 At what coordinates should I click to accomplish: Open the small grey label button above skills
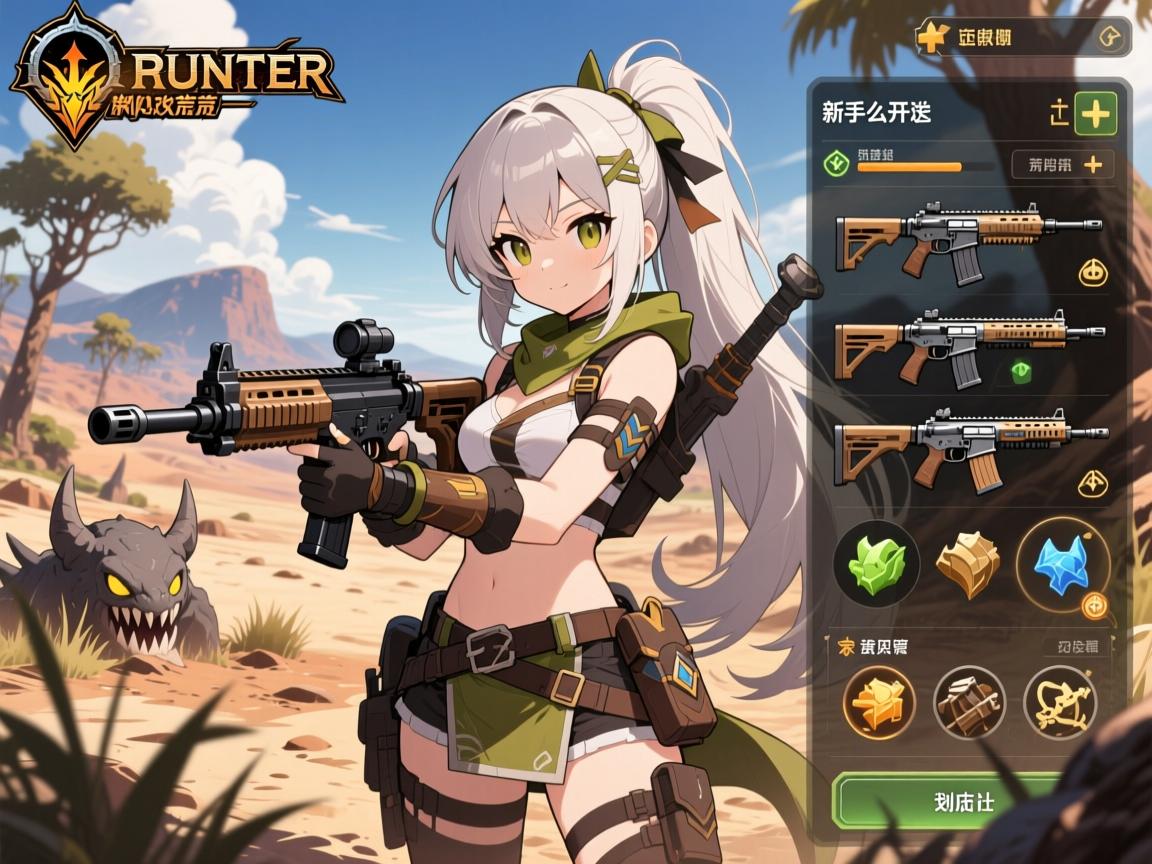(x=1076, y=647)
